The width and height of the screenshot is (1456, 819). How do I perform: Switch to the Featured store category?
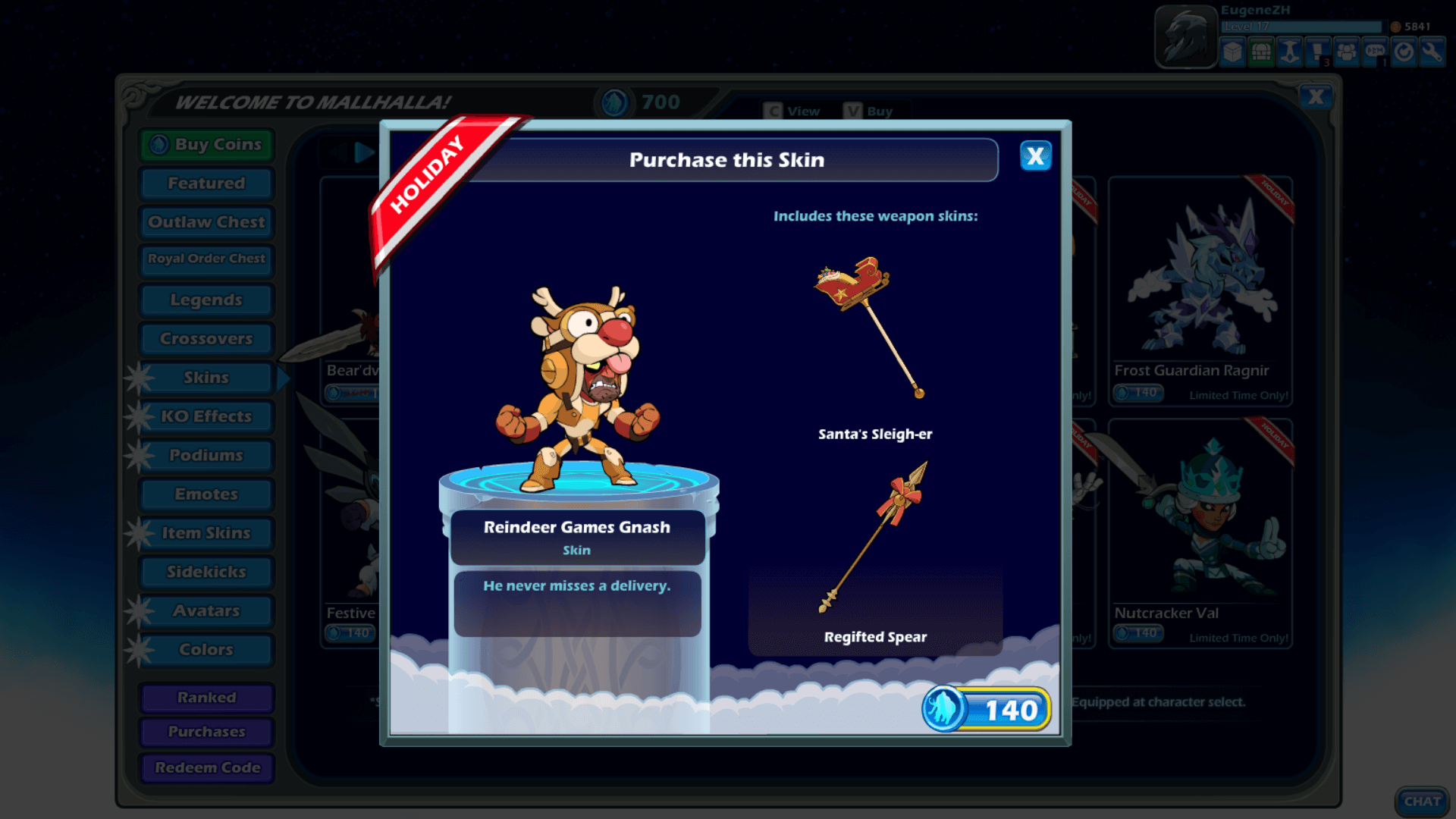206,183
